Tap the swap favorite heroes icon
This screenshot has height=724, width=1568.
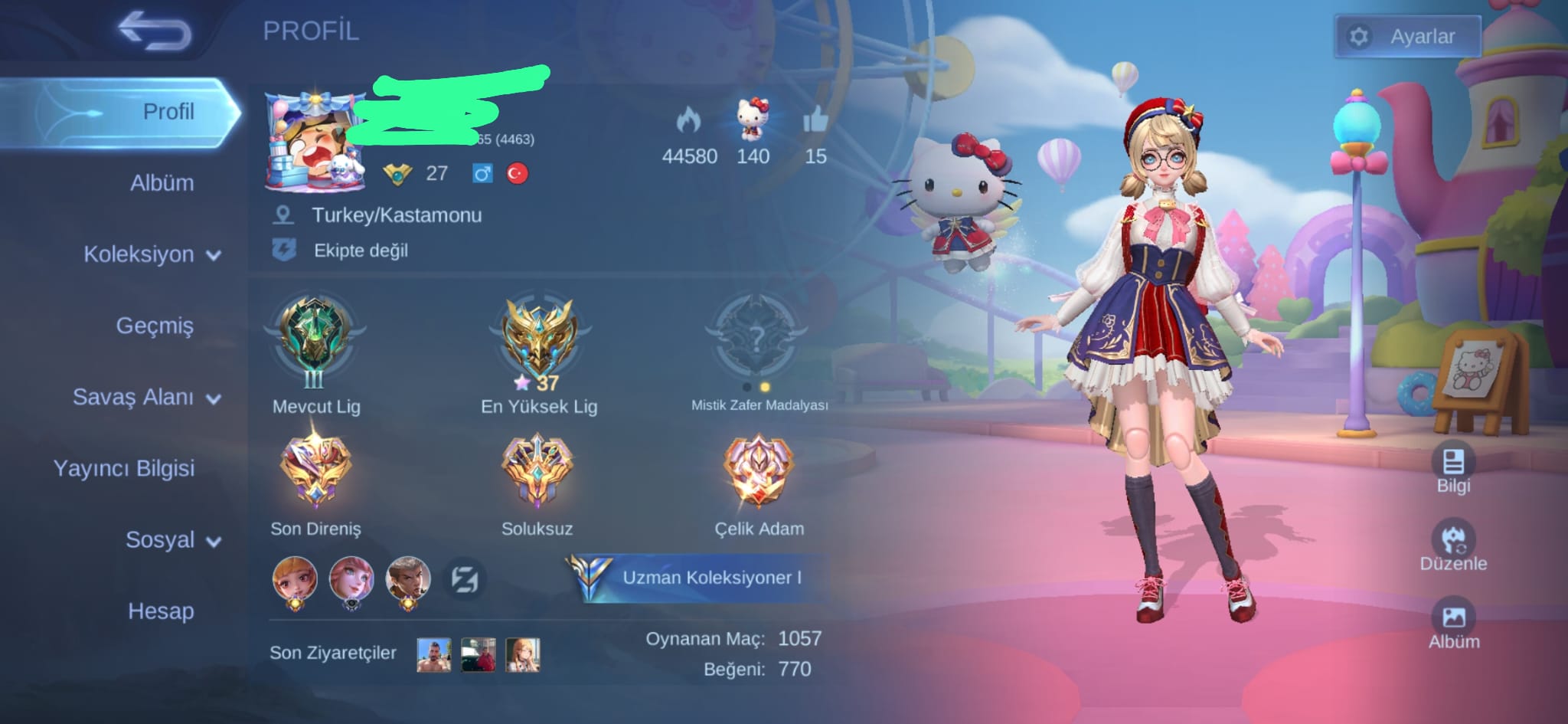click(x=464, y=579)
